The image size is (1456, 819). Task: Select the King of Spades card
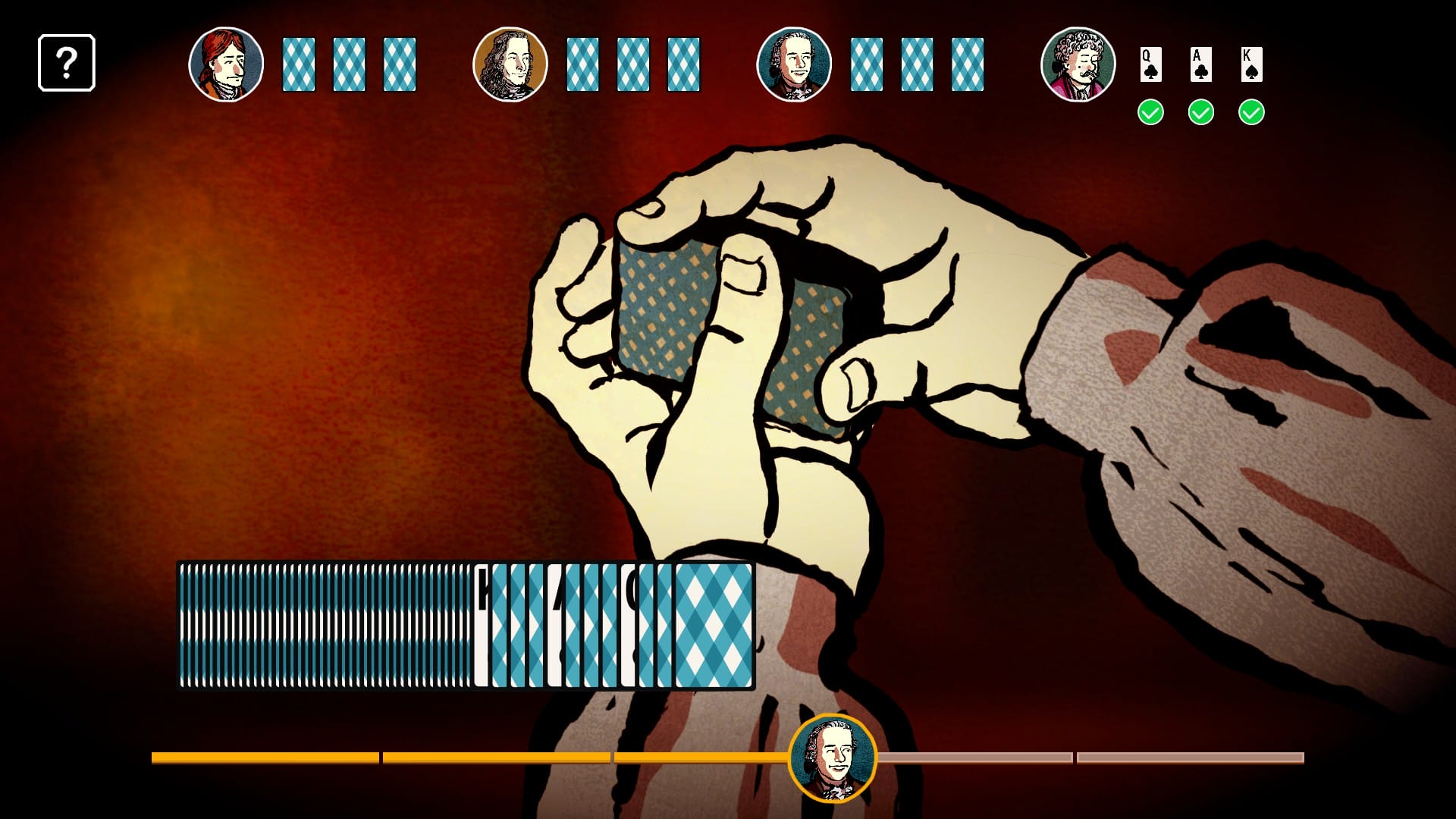(x=1252, y=64)
